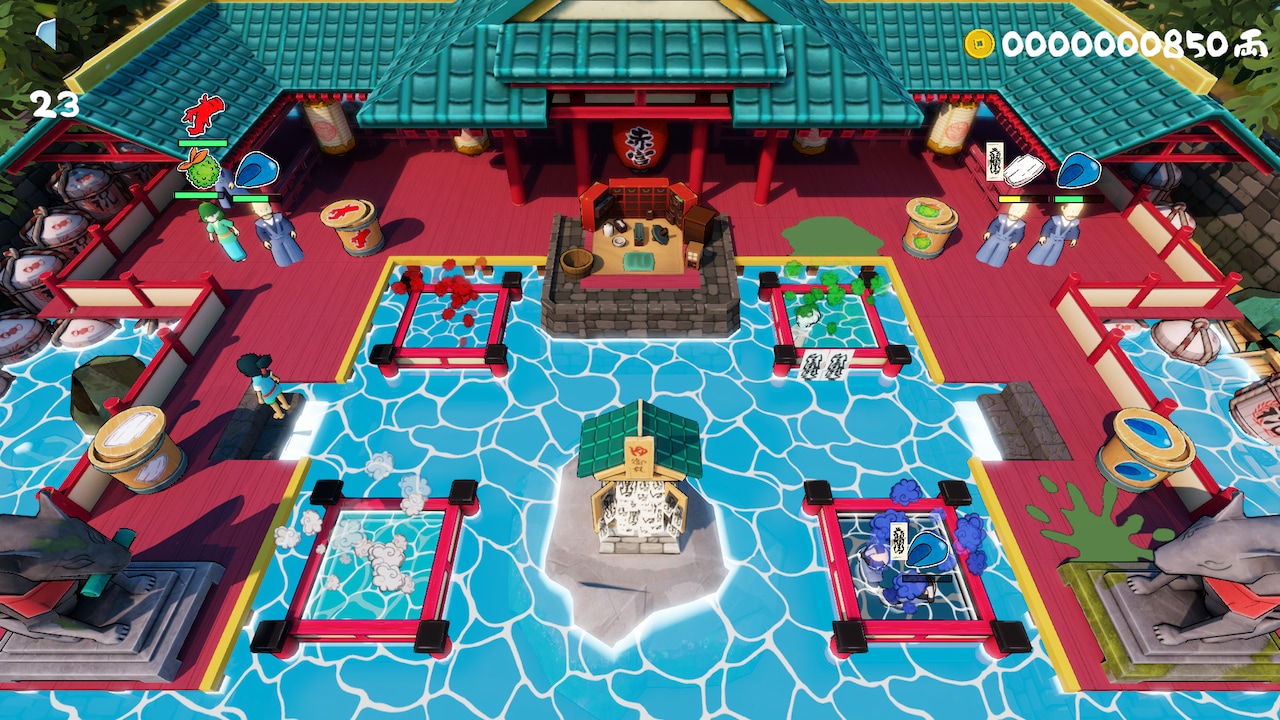Click the round timer showing 23
The height and width of the screenshot is (720, 1280).
(53, 103)
